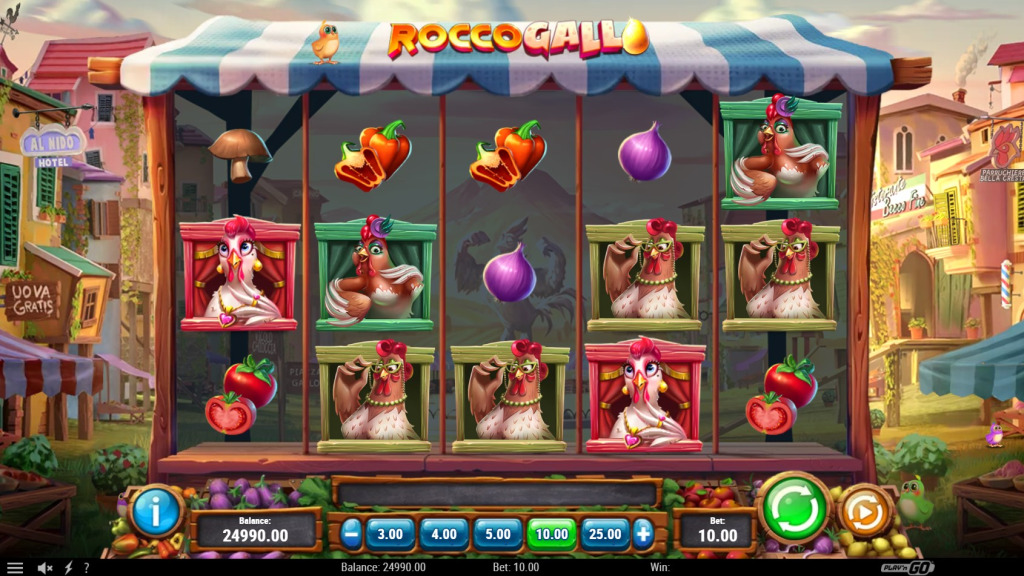Select the 3.00 bet amount
The image size is (1024, 576).
(390, 534)
